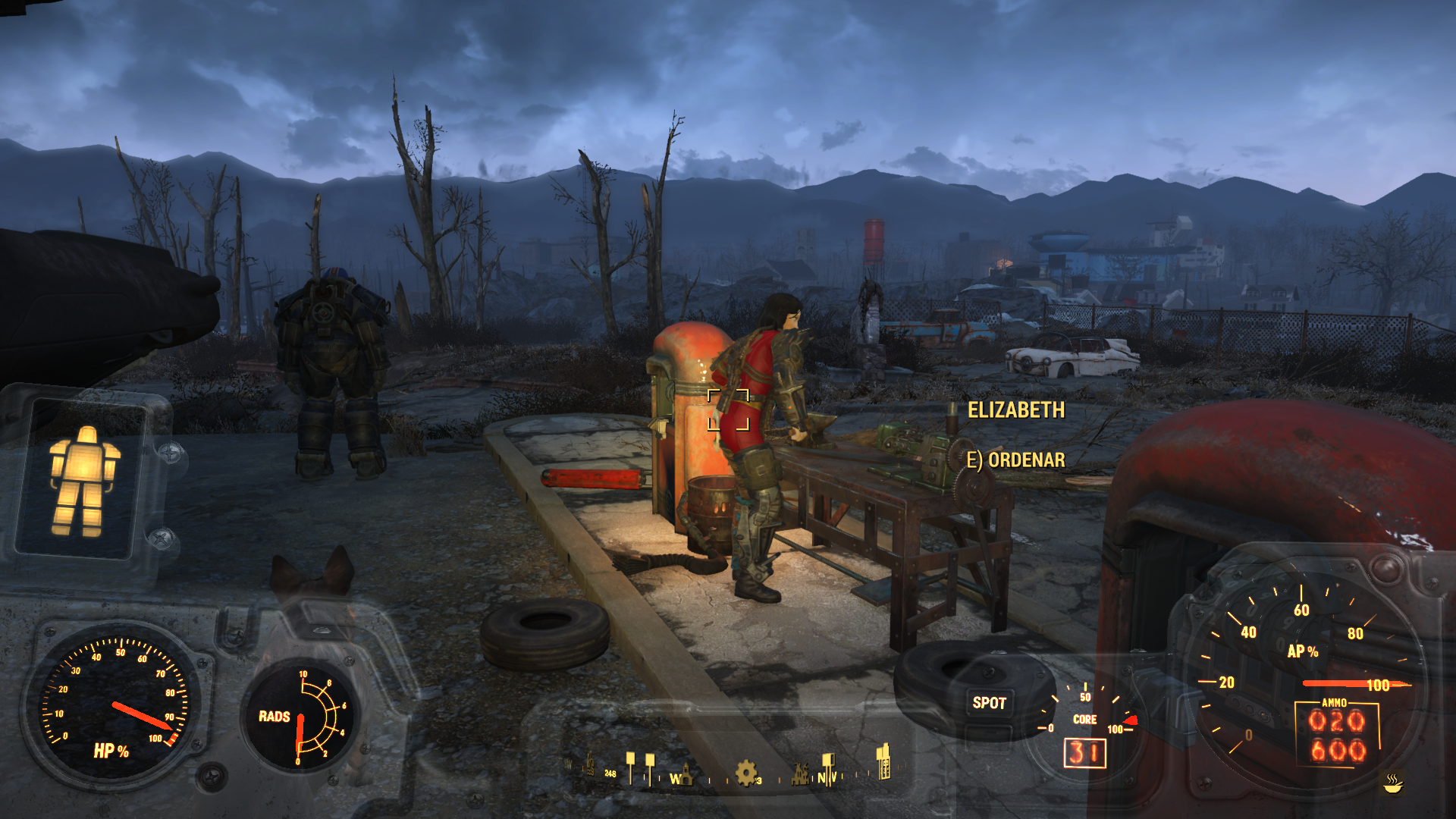The height and width of the screenshot is (819, 1456).
Task: Select the gear marker on the compass
Action: coord(746,773)
